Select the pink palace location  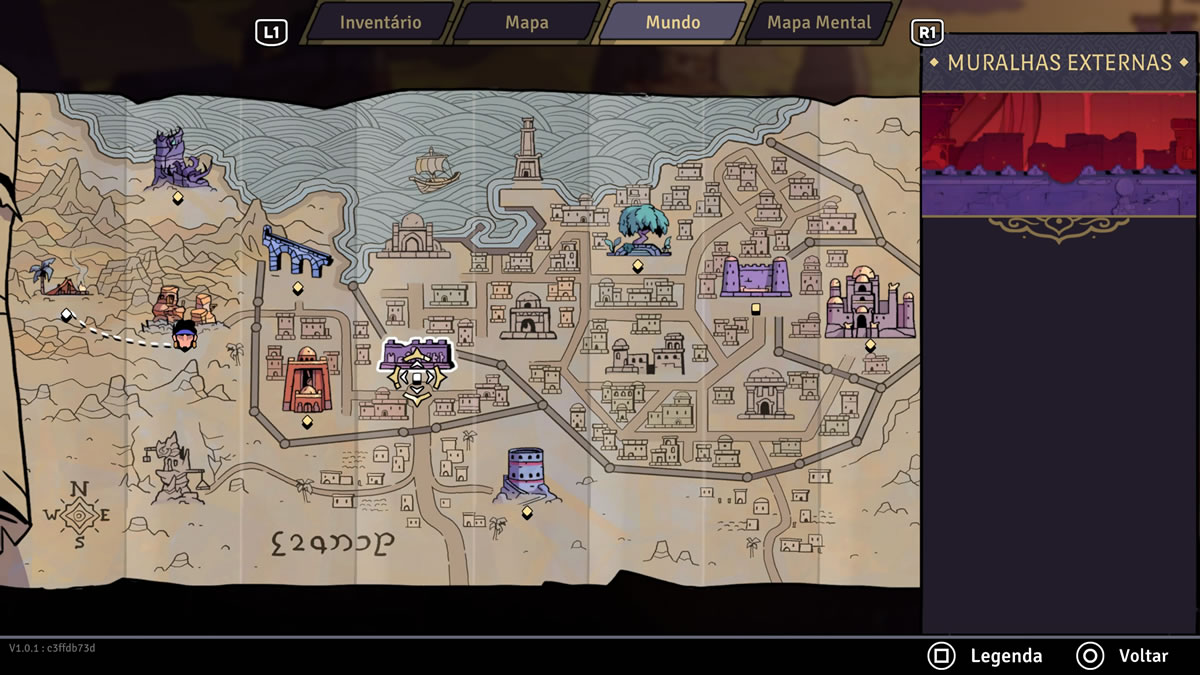(869, 303)
